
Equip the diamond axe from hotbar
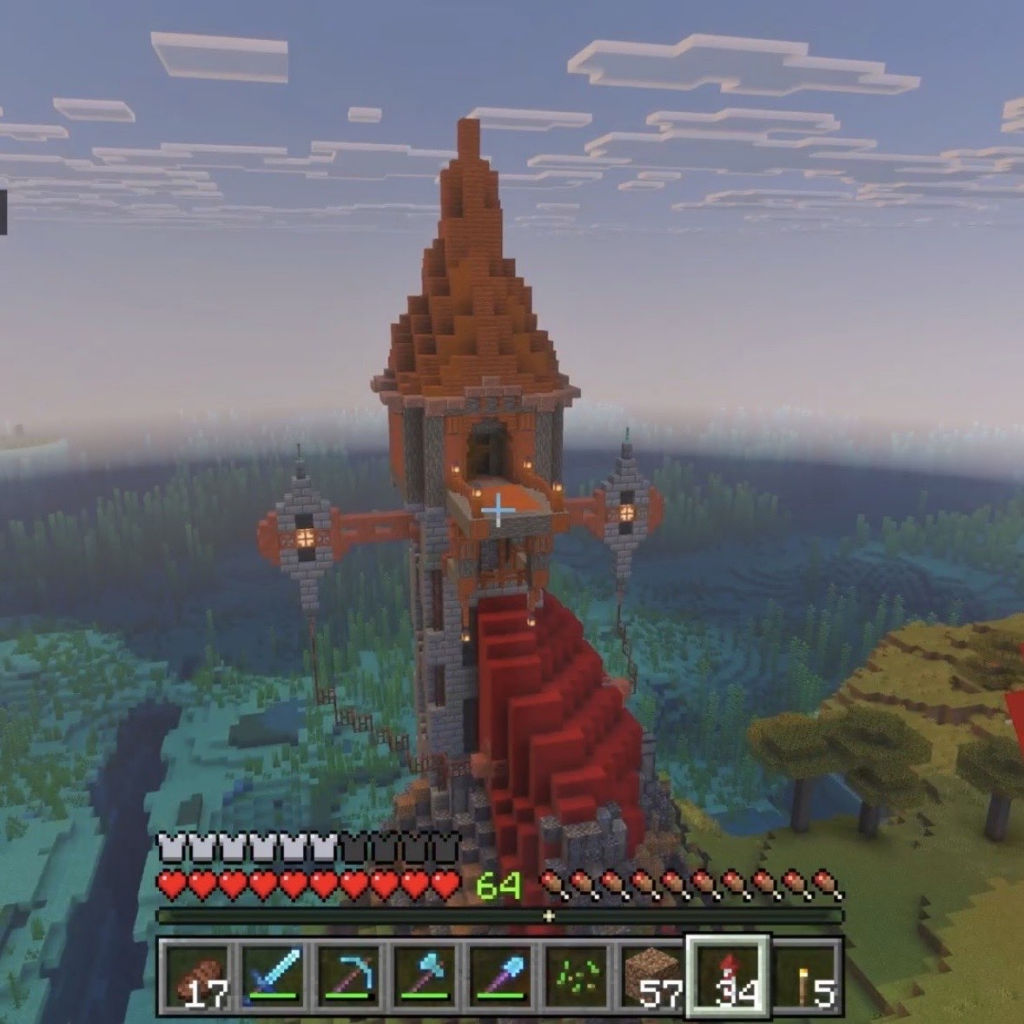tap(425, 977)
